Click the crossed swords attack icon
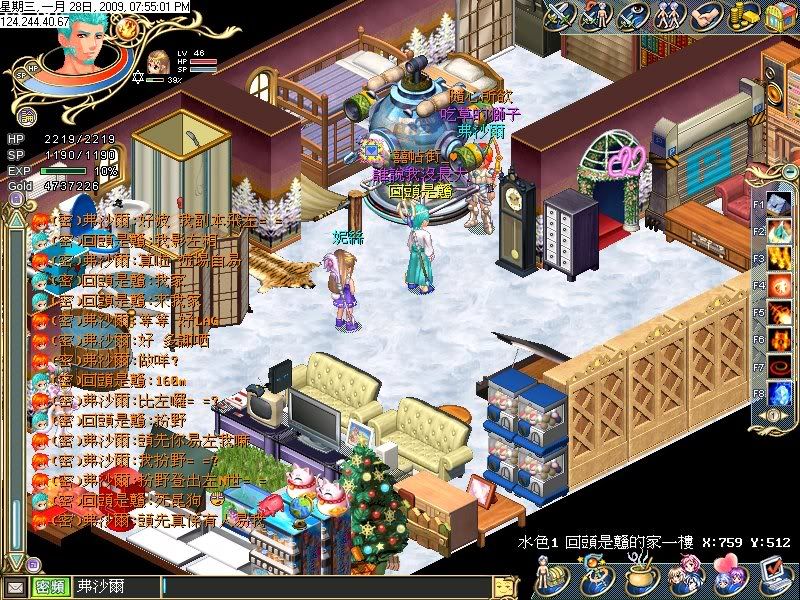Viewport: 800px width, 600px height. 559,17
